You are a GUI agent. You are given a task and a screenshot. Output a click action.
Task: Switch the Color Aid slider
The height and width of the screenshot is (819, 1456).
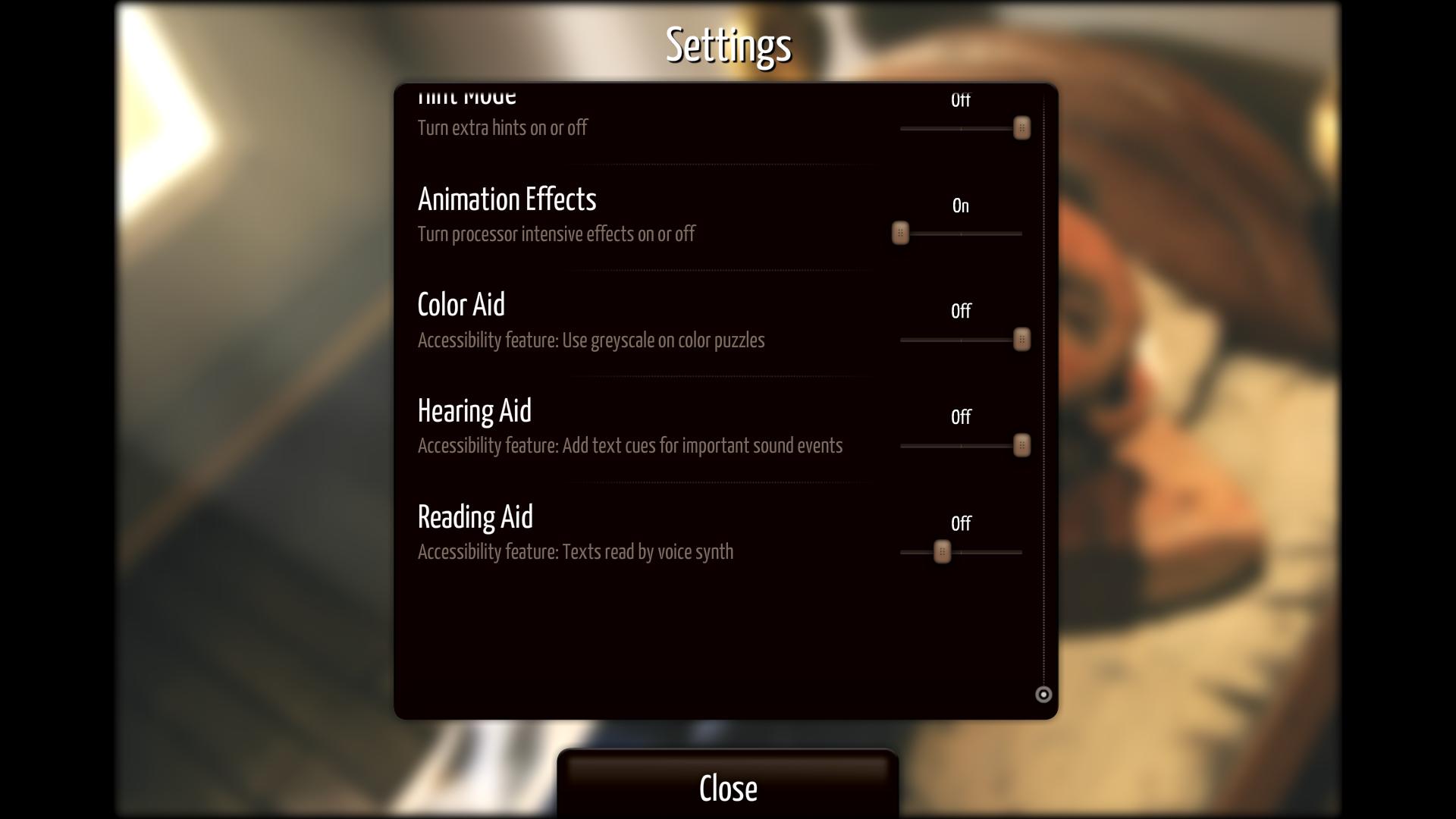click(x=1021, y=340)
